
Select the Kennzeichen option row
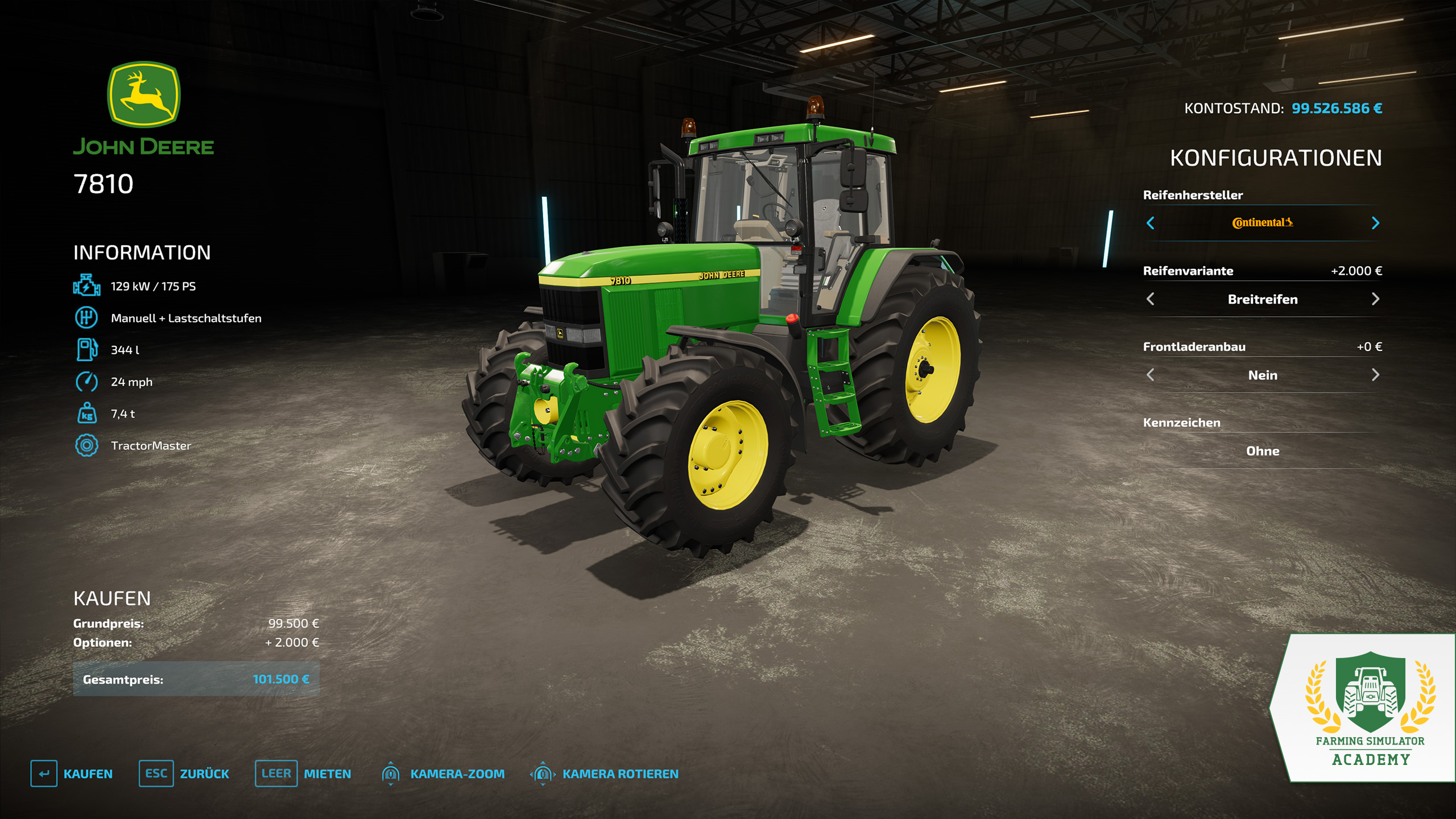[1262, 451]
